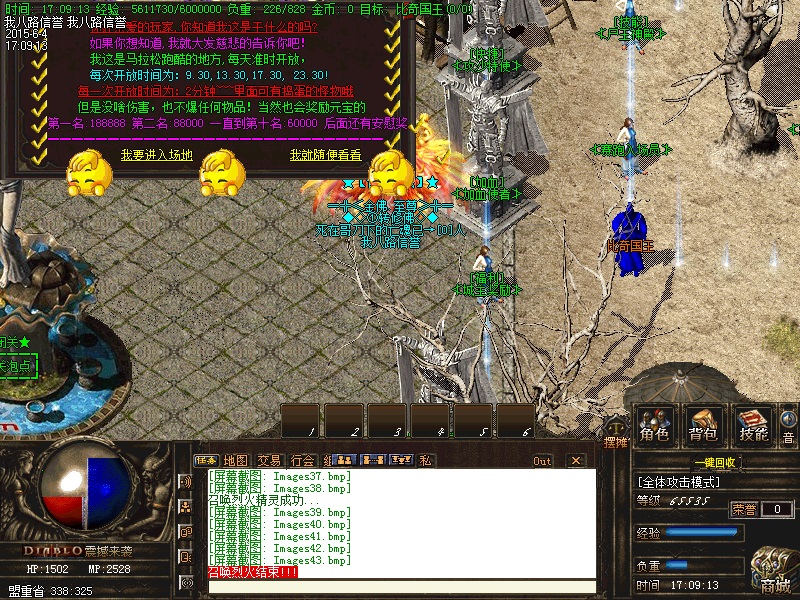This screenshot has height=600, width=800.
Task: Click the chat text input field
Action: (x=400, y=587)
